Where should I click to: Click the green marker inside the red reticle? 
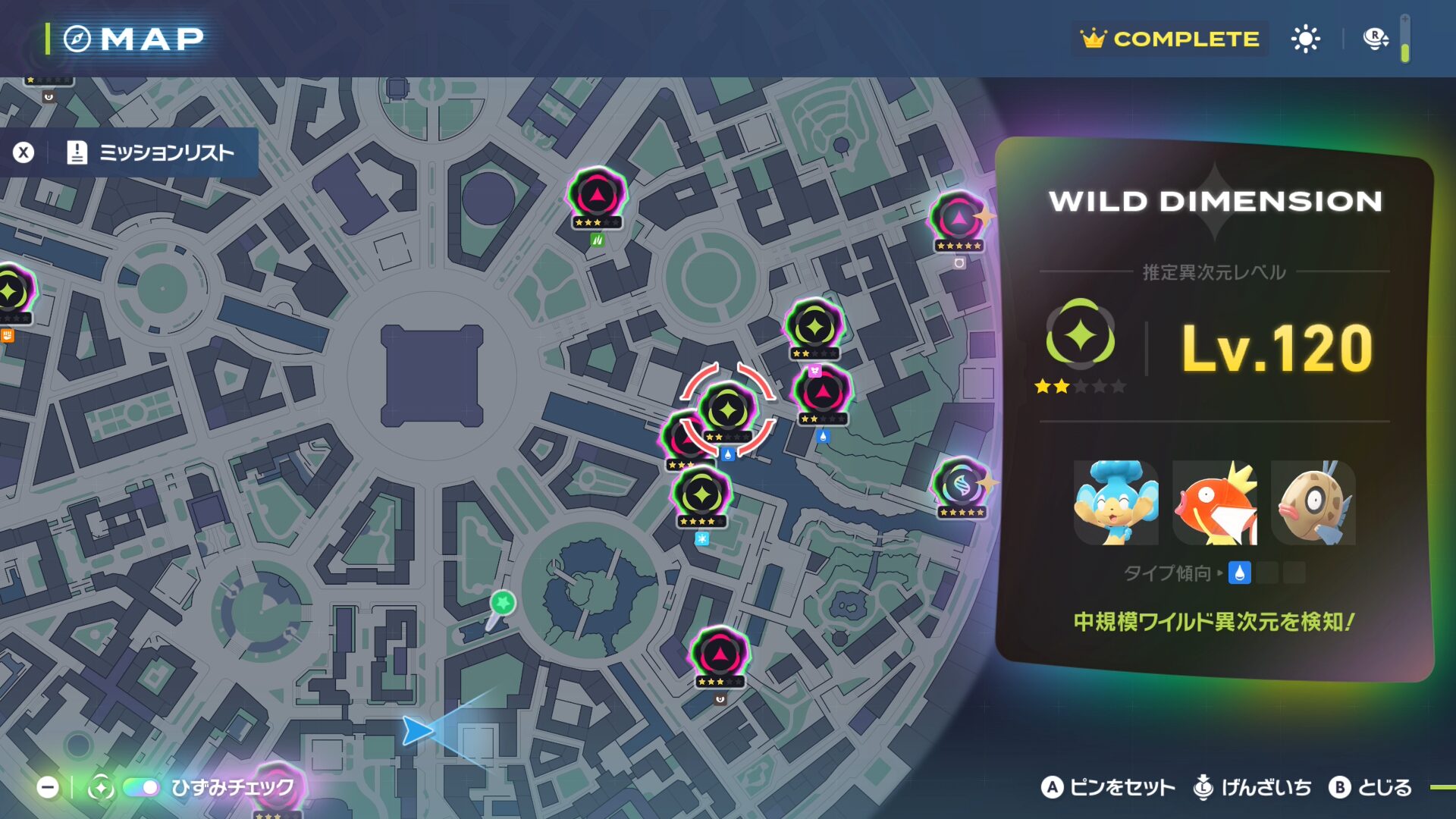(x=728, y=410)
